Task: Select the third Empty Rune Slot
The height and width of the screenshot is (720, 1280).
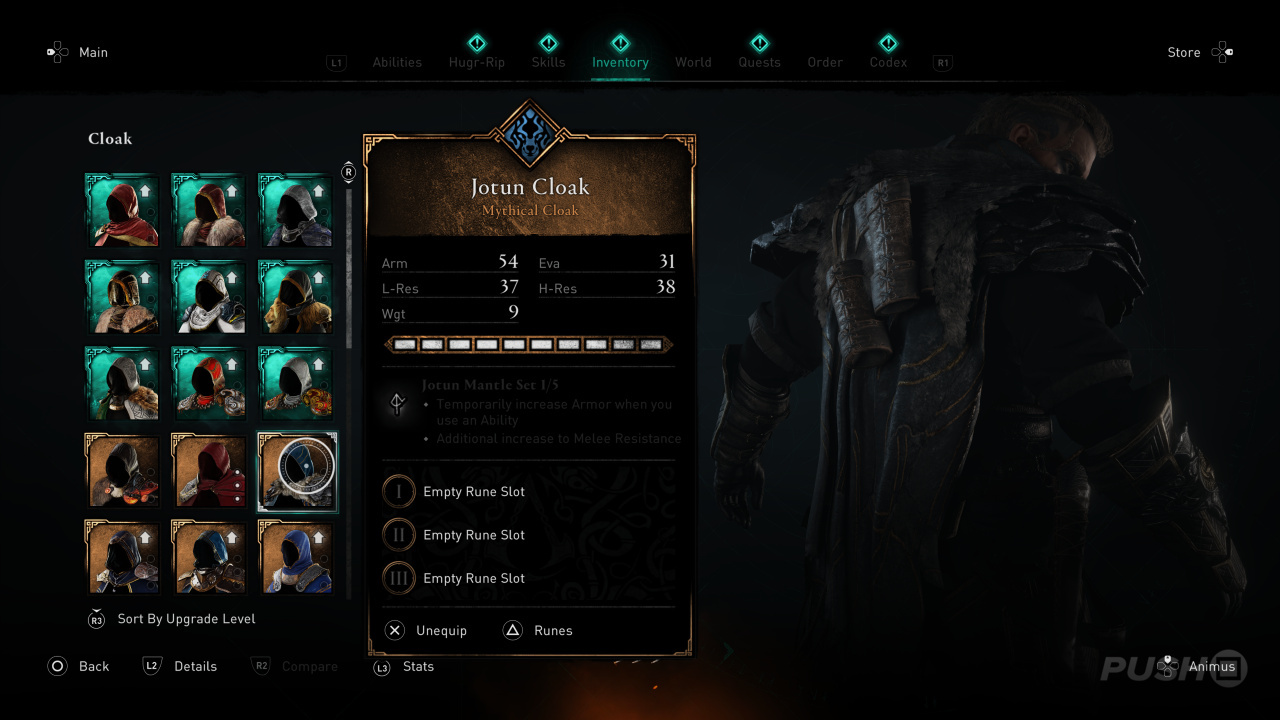Action: [x=473, y=578]
